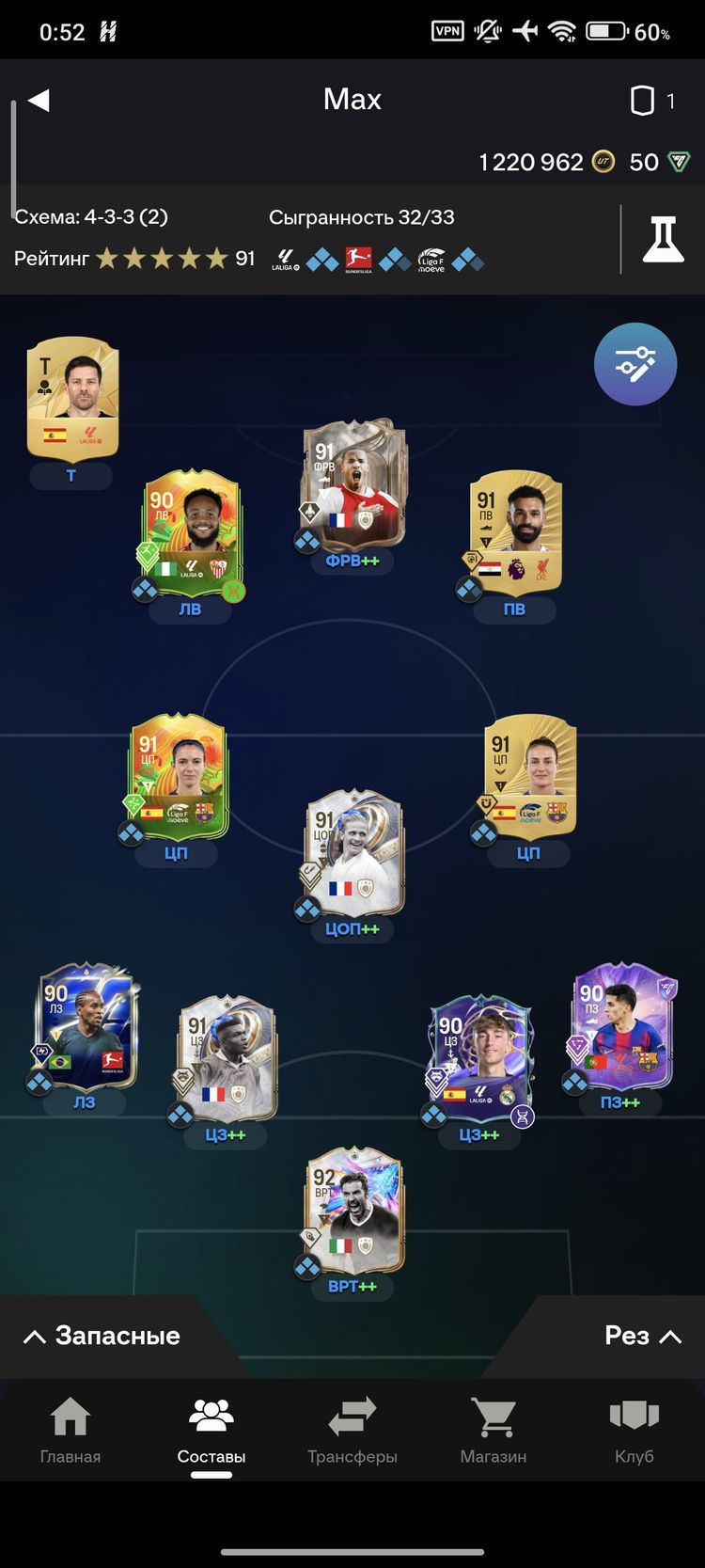Expand the Запасные substitutes panel

click(x=102, y=1336)
